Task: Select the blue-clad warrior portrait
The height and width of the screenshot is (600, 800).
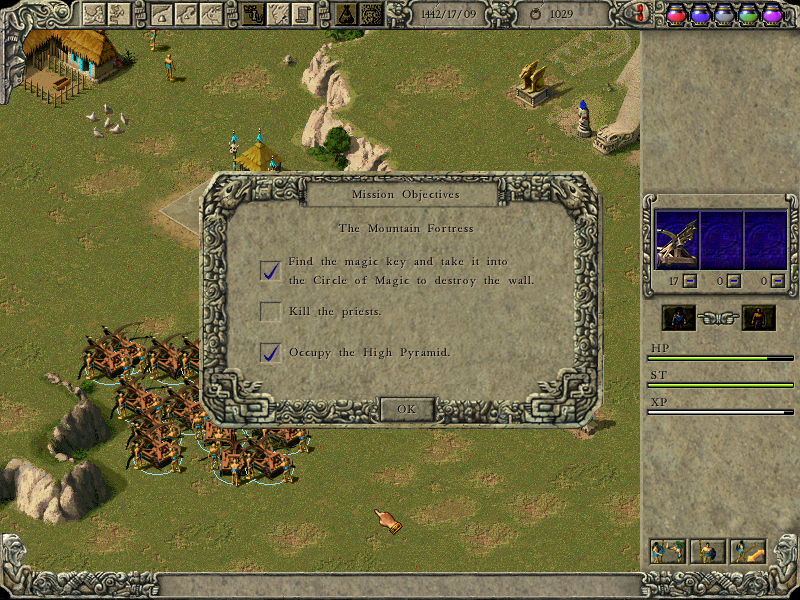Action: (x=679, y=318)
